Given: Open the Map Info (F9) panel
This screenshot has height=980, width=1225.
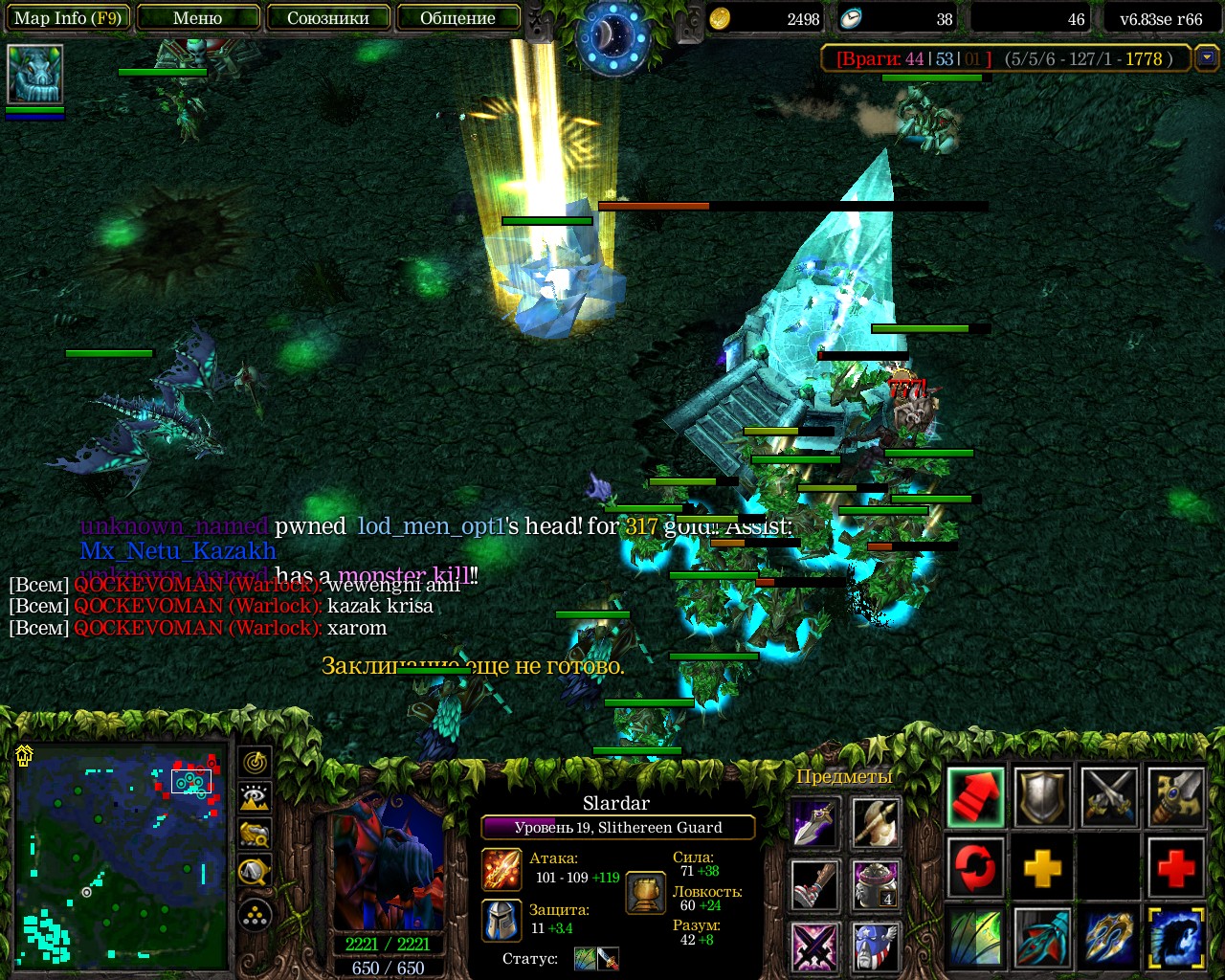Looking at the screenshot, I should click(67, 18).
